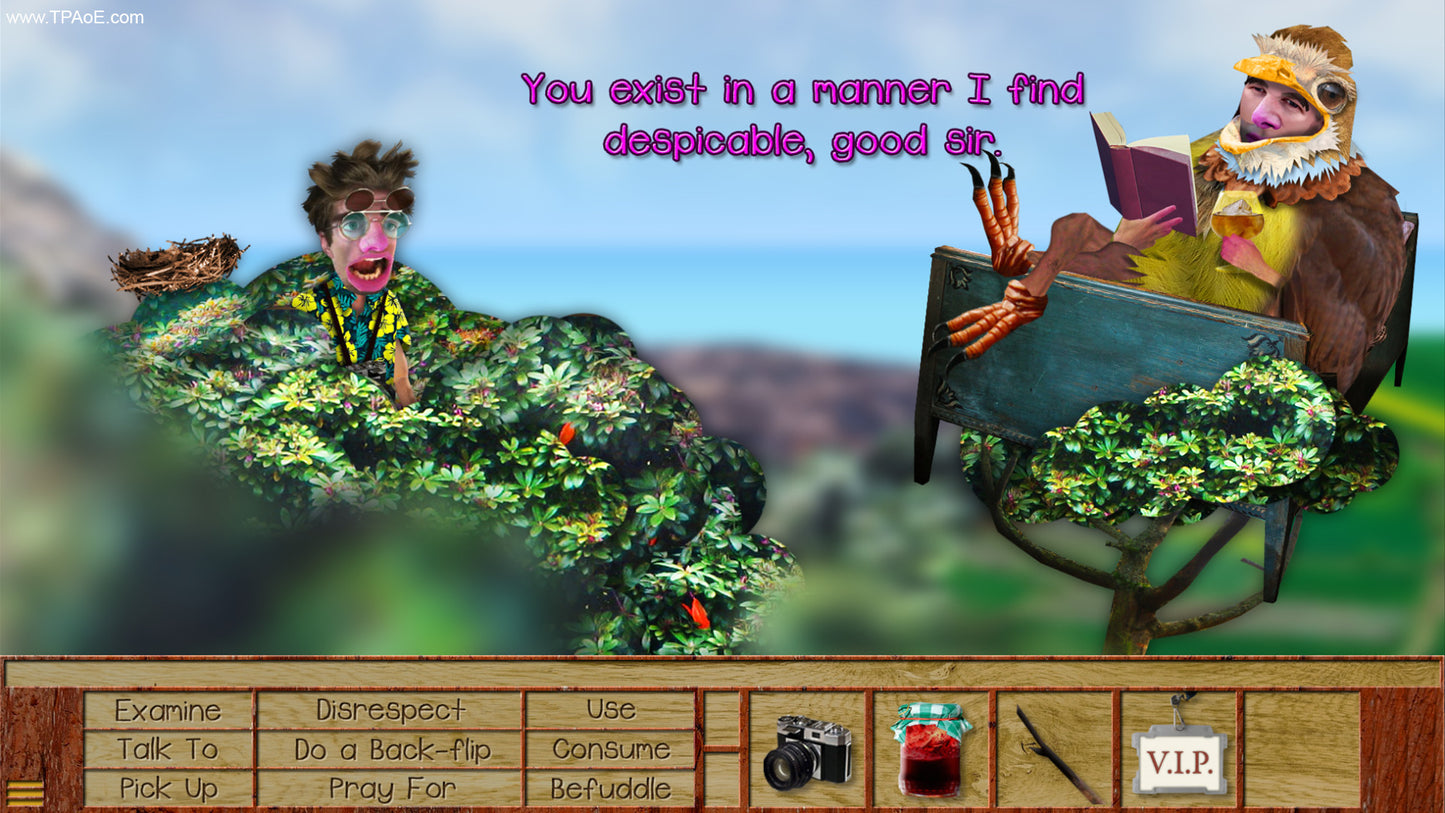Select the camera from the inventory

806,750
